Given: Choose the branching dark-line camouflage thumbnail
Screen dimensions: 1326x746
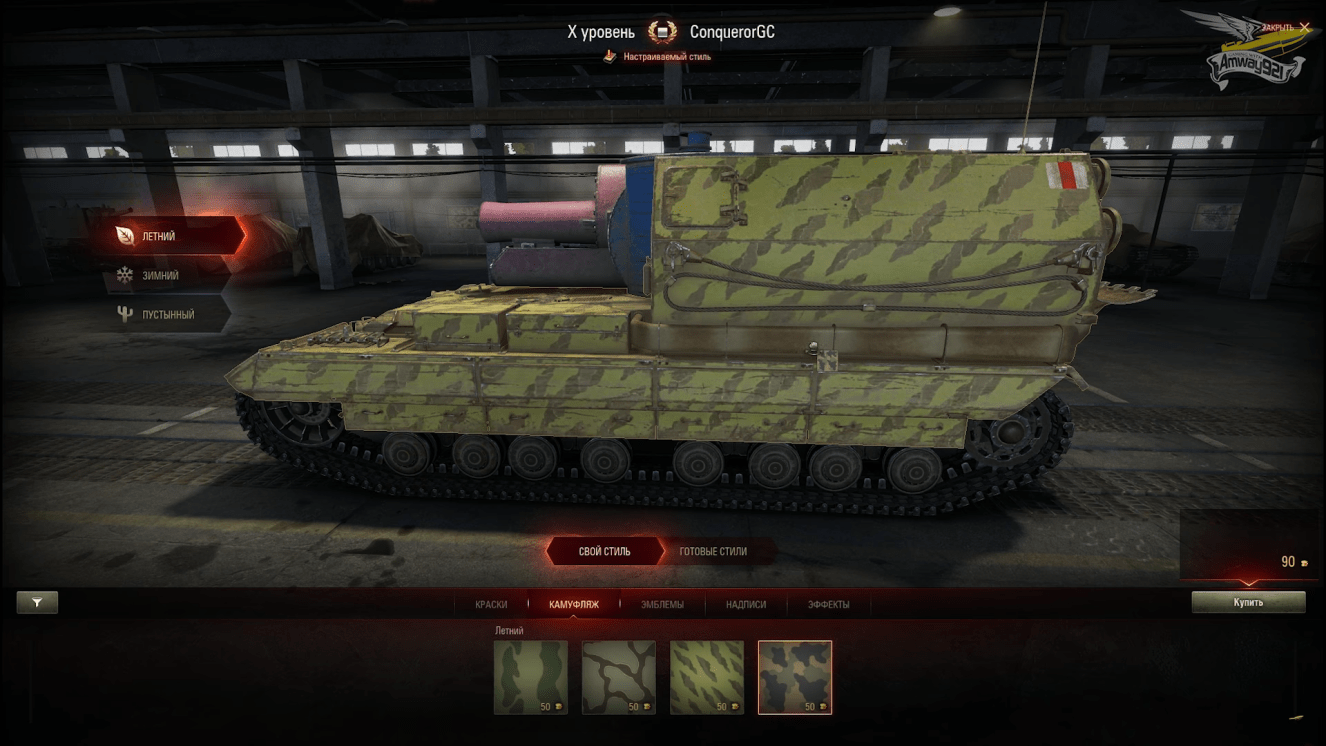Looking at the screenshot, I should click(619, 677).
